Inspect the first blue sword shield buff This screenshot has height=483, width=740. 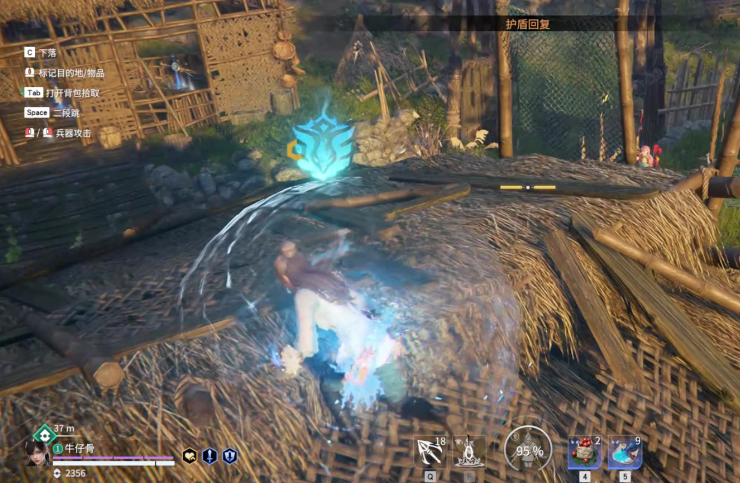[209, 456]
